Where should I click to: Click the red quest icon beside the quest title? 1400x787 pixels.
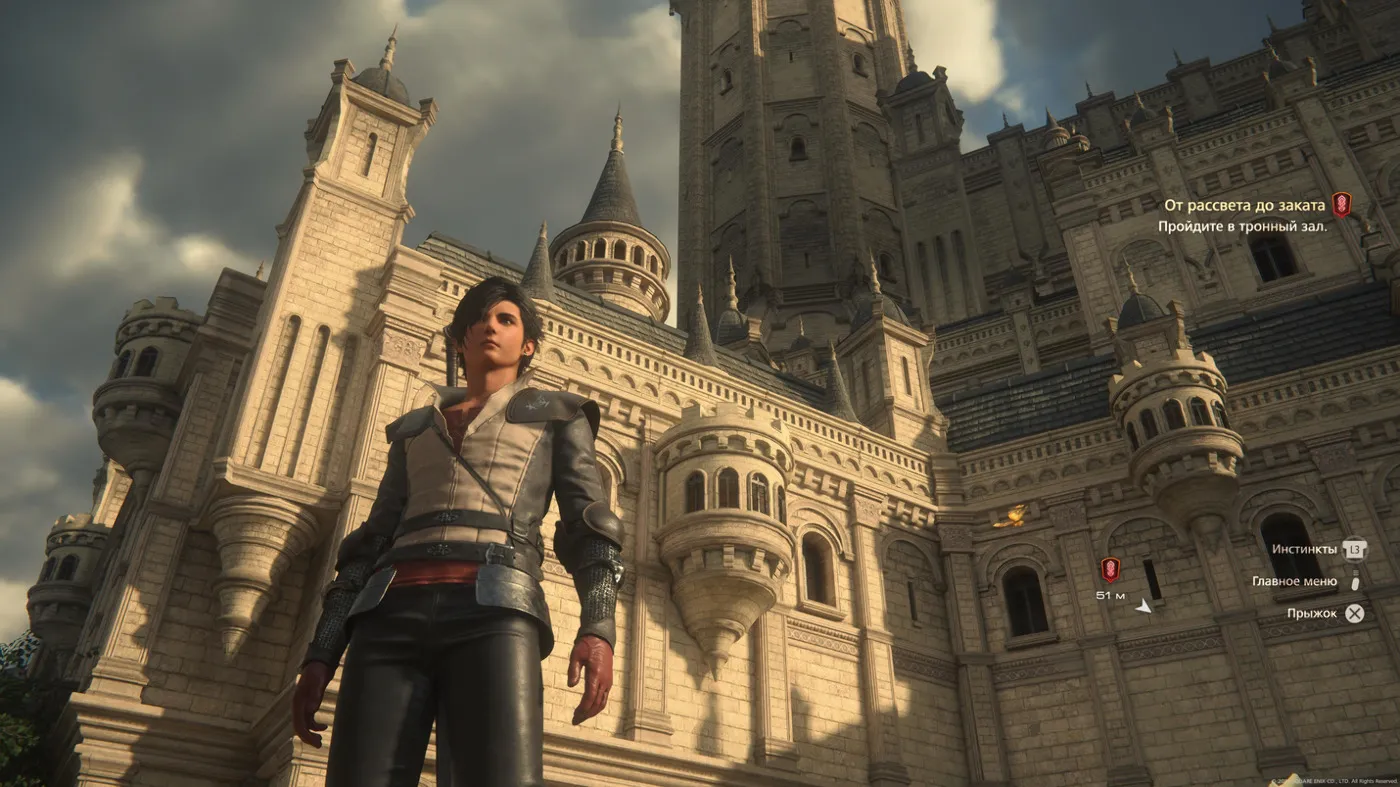tap(1341, 205)
